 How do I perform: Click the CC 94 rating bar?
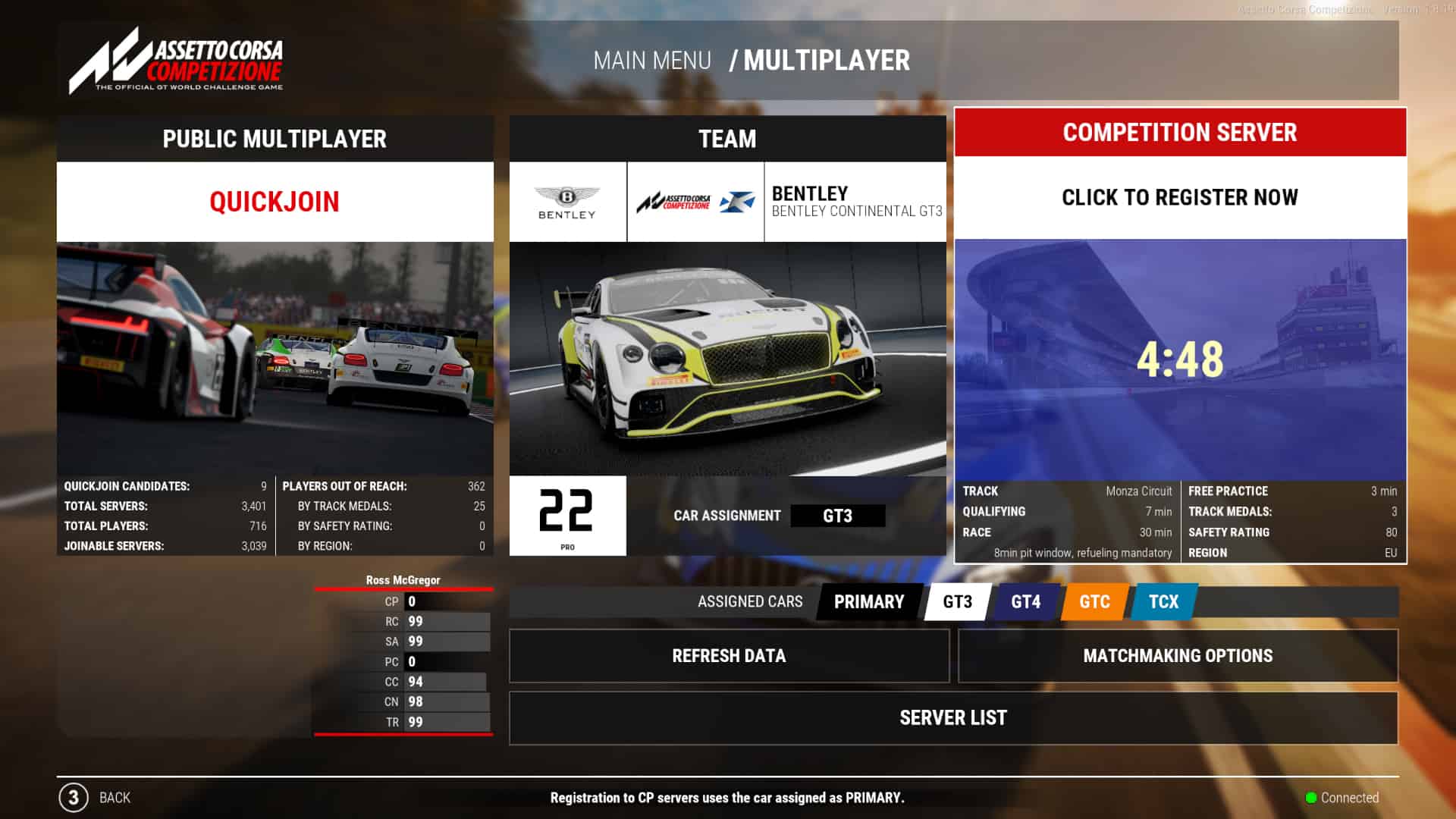pyautogui.click(x=446, y=682)
